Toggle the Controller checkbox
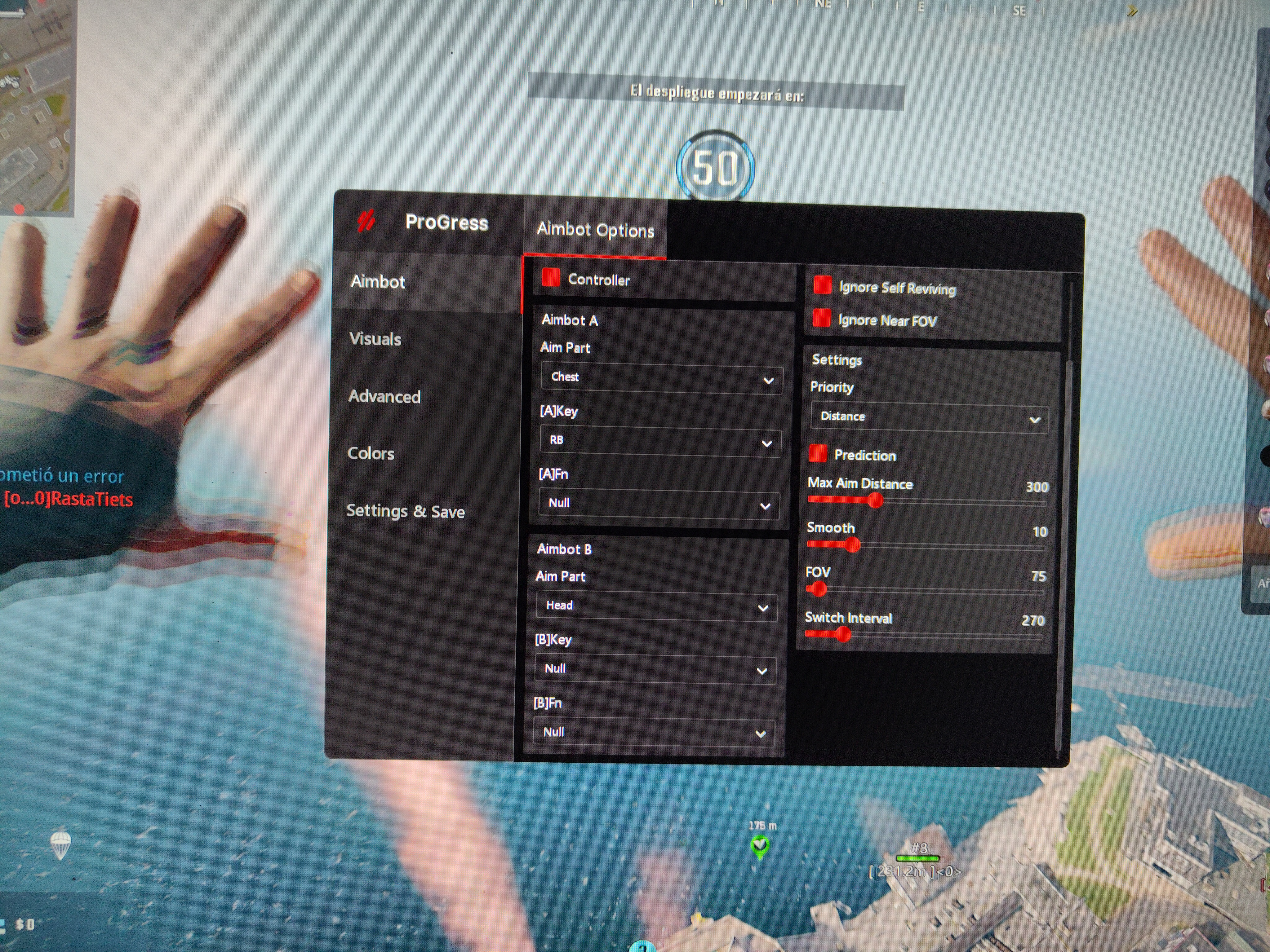 click(x=551, y=278)
